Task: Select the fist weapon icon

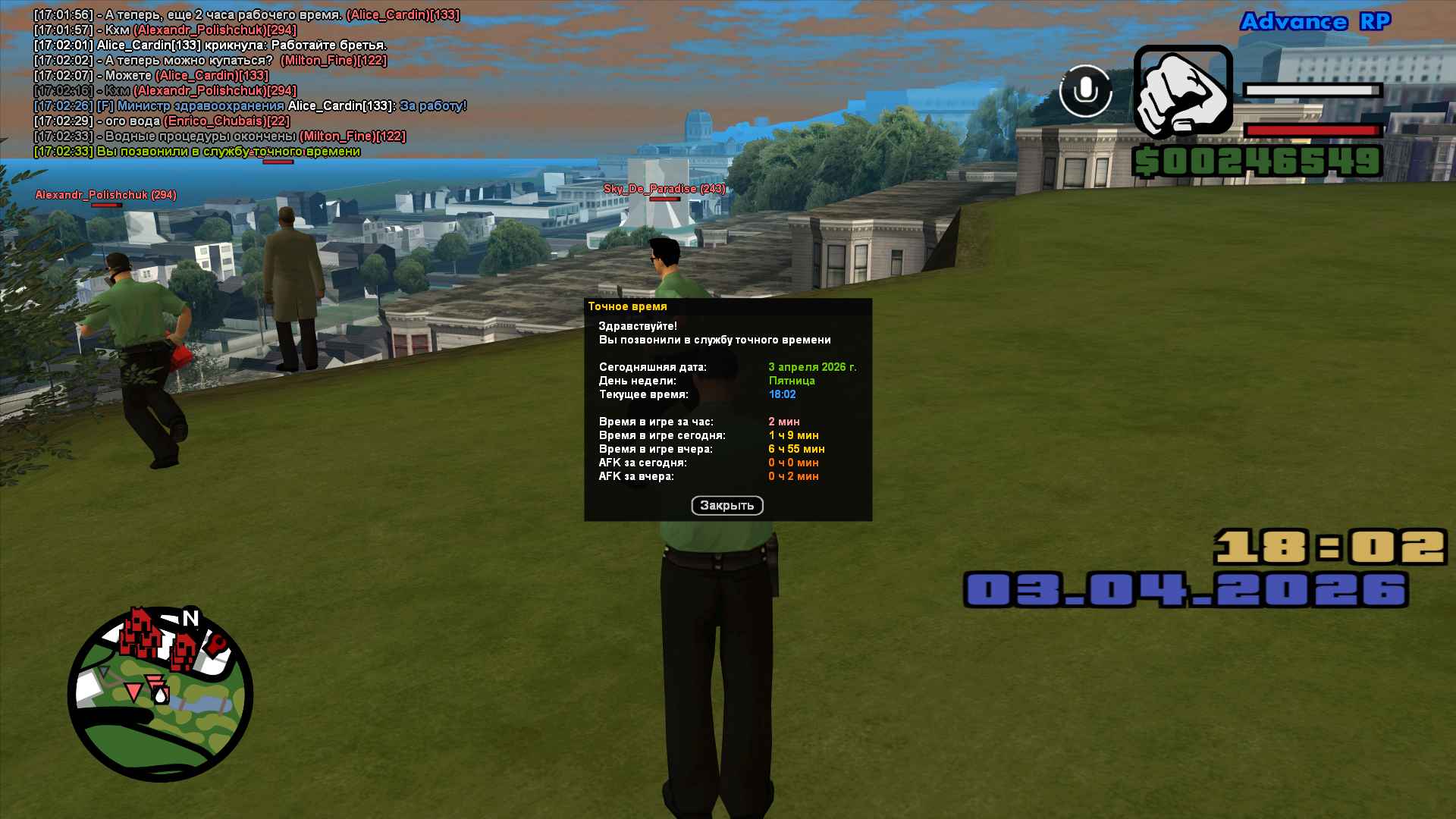Action: (x=1182, y=93)
